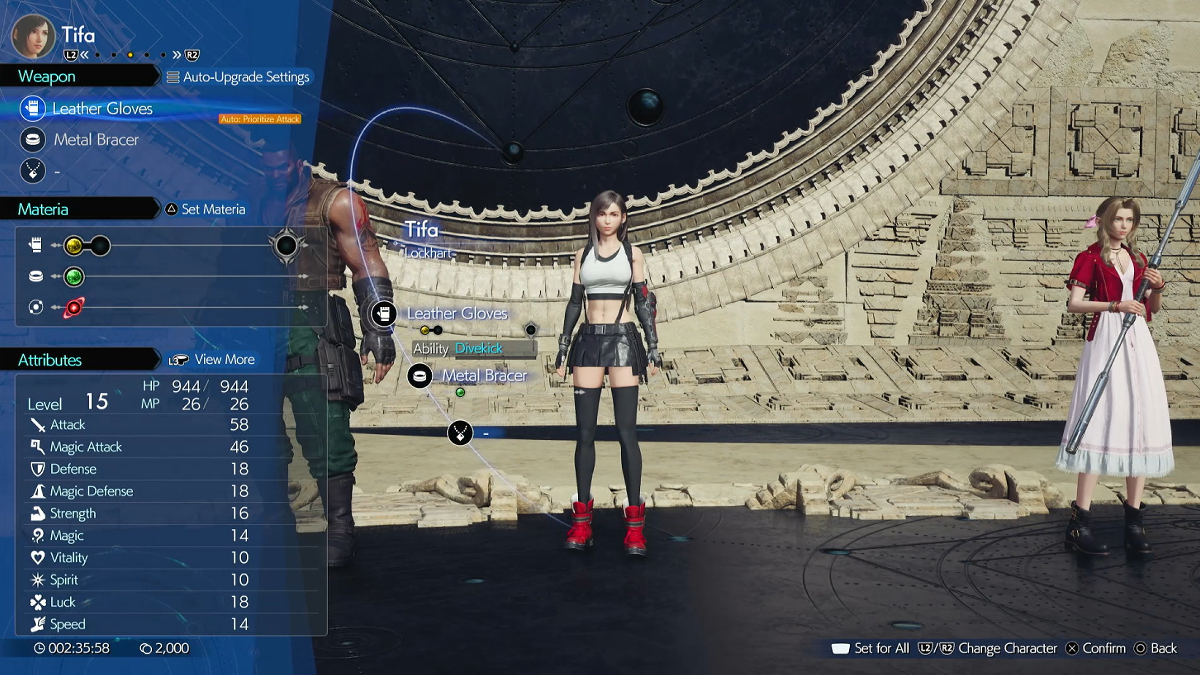The width and height of the screenshot is (1200, 675).
Task: Click the Divekick ability tag
Action: tap(477, 349)
